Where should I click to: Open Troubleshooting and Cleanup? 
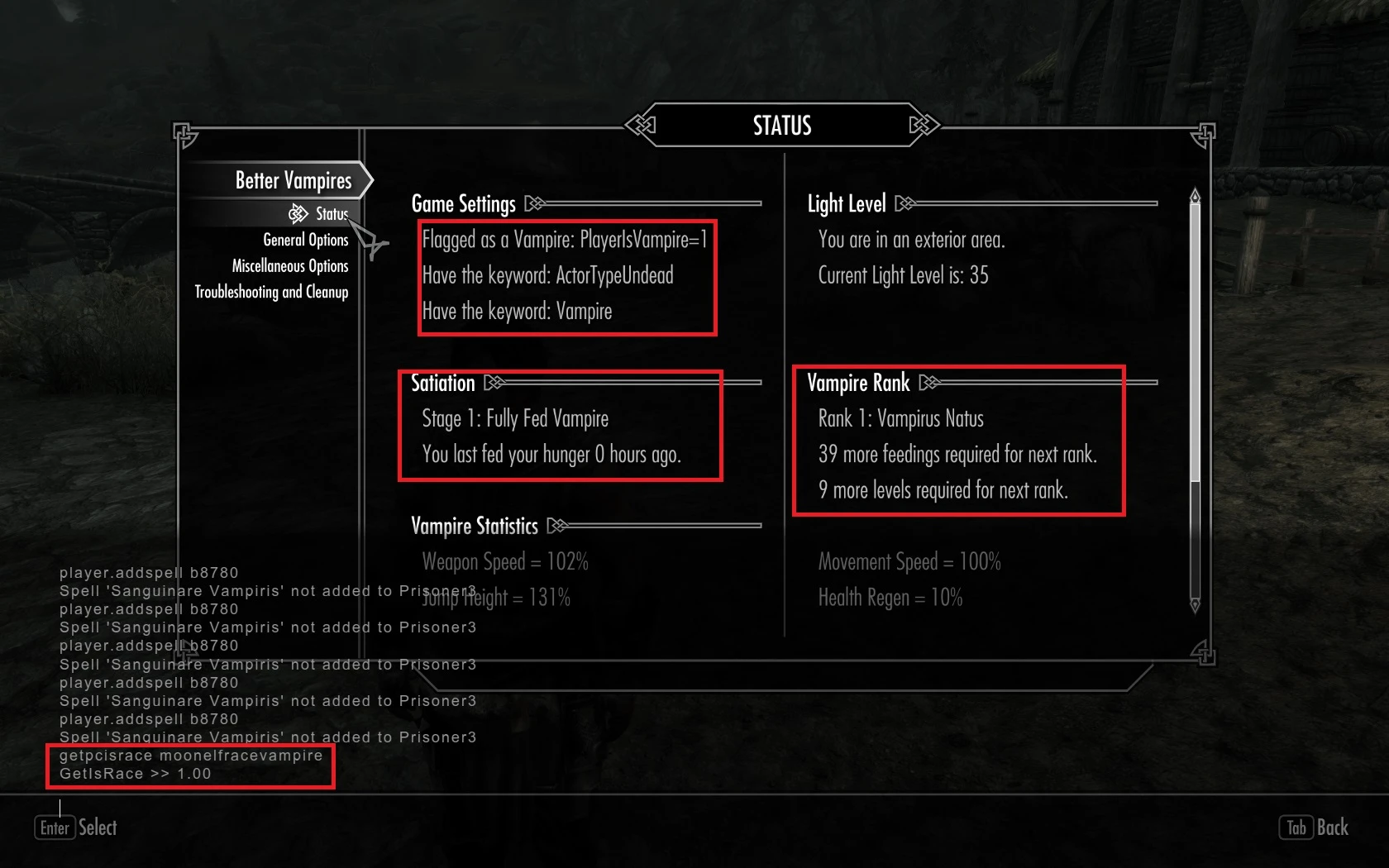pos(272,292)
